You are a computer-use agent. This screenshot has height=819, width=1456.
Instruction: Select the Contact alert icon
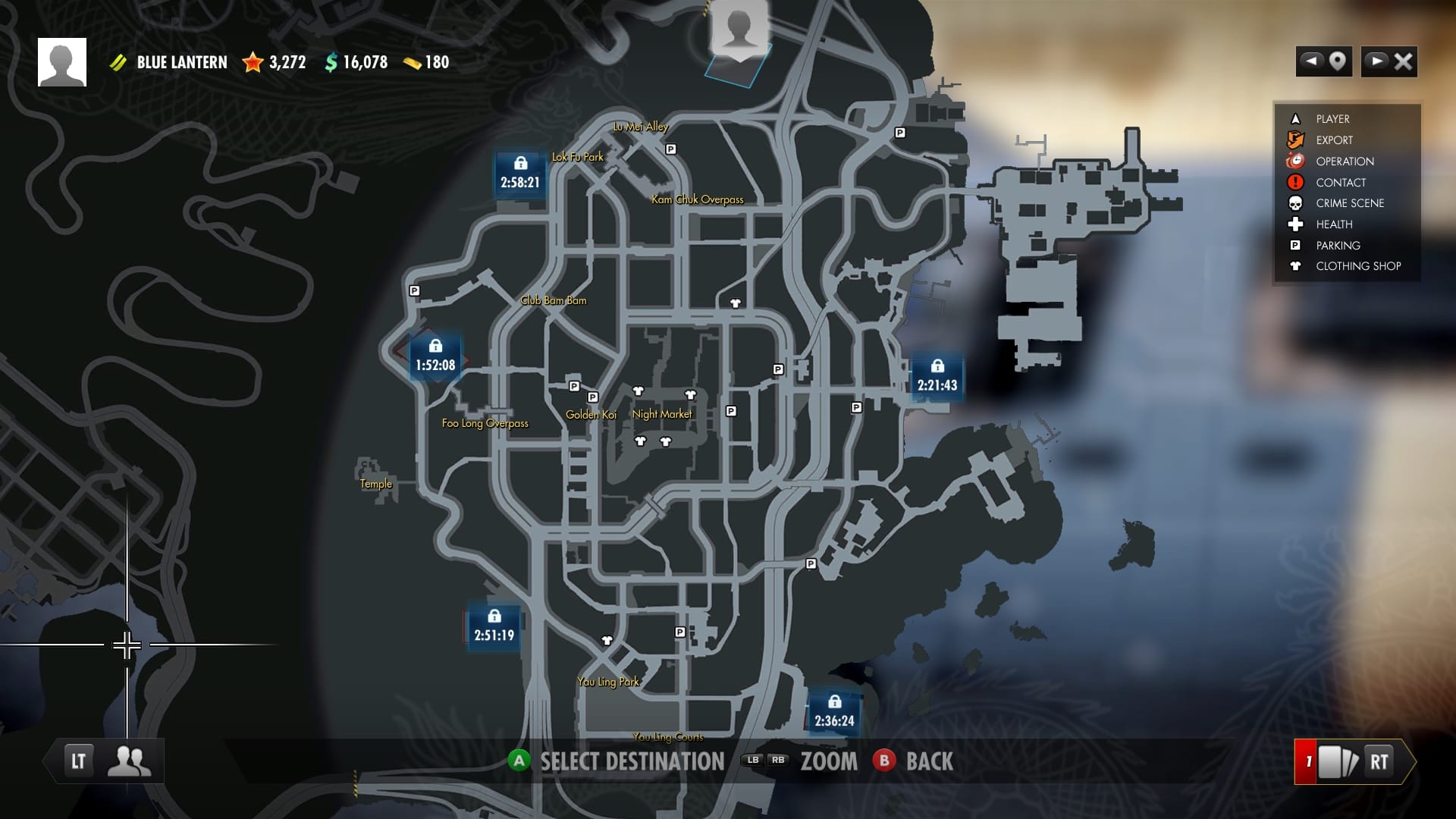tap(1294, 182)
